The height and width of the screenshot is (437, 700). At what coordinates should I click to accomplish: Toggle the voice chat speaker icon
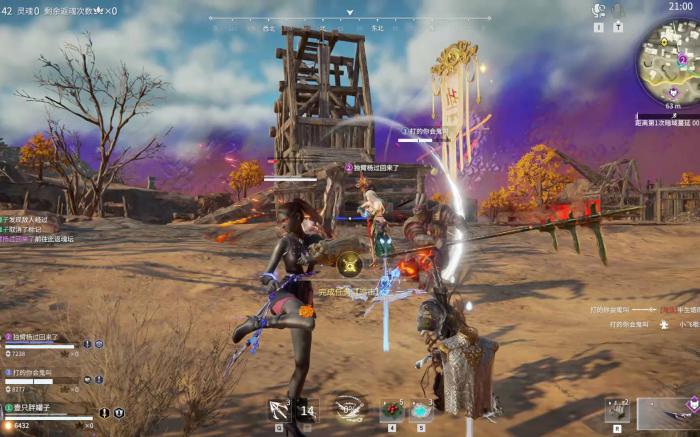pos(599,11)
